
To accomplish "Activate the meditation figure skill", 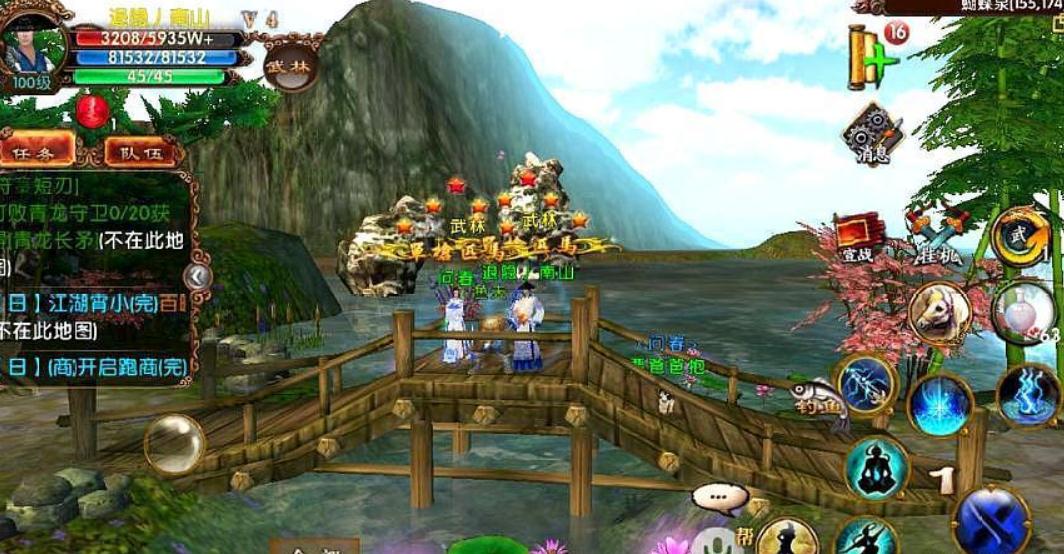I will click(876, 468).
